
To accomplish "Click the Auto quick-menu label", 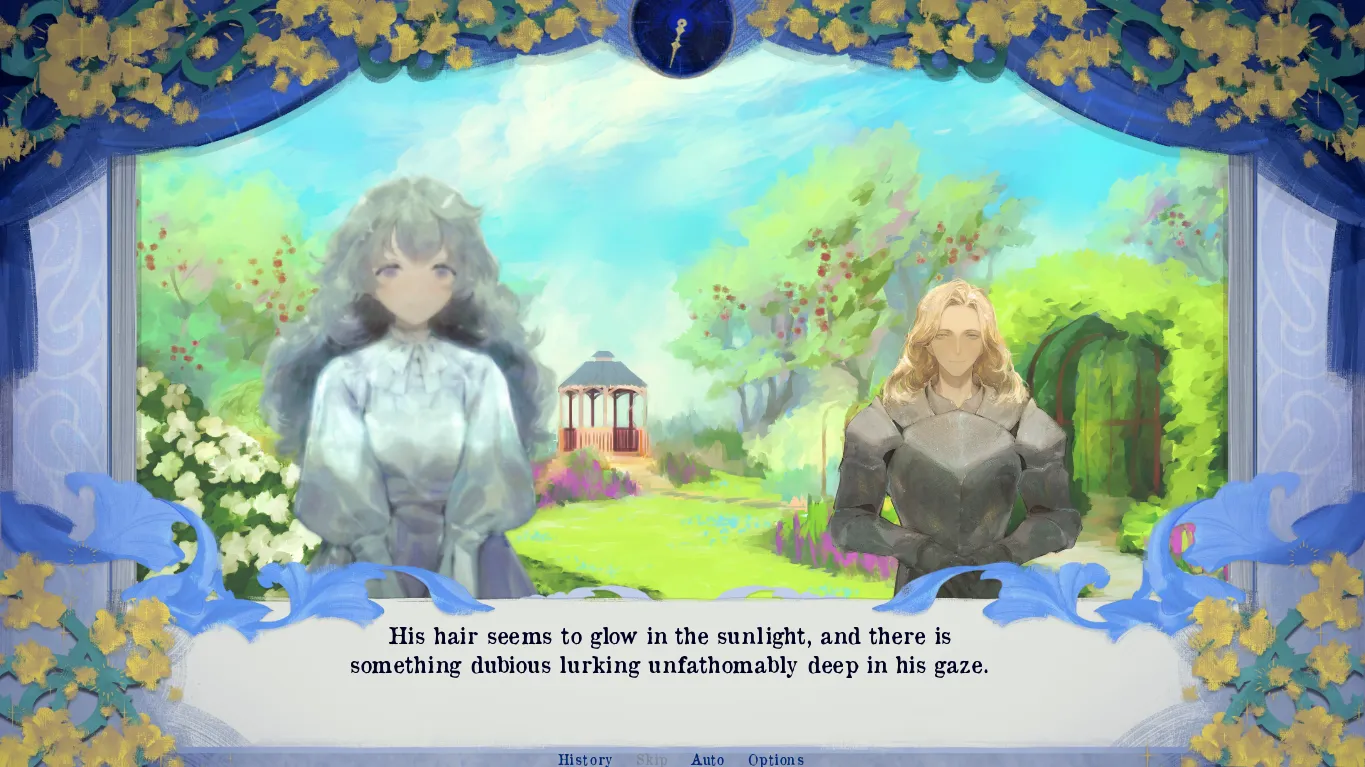I will (x=708, y=759).
